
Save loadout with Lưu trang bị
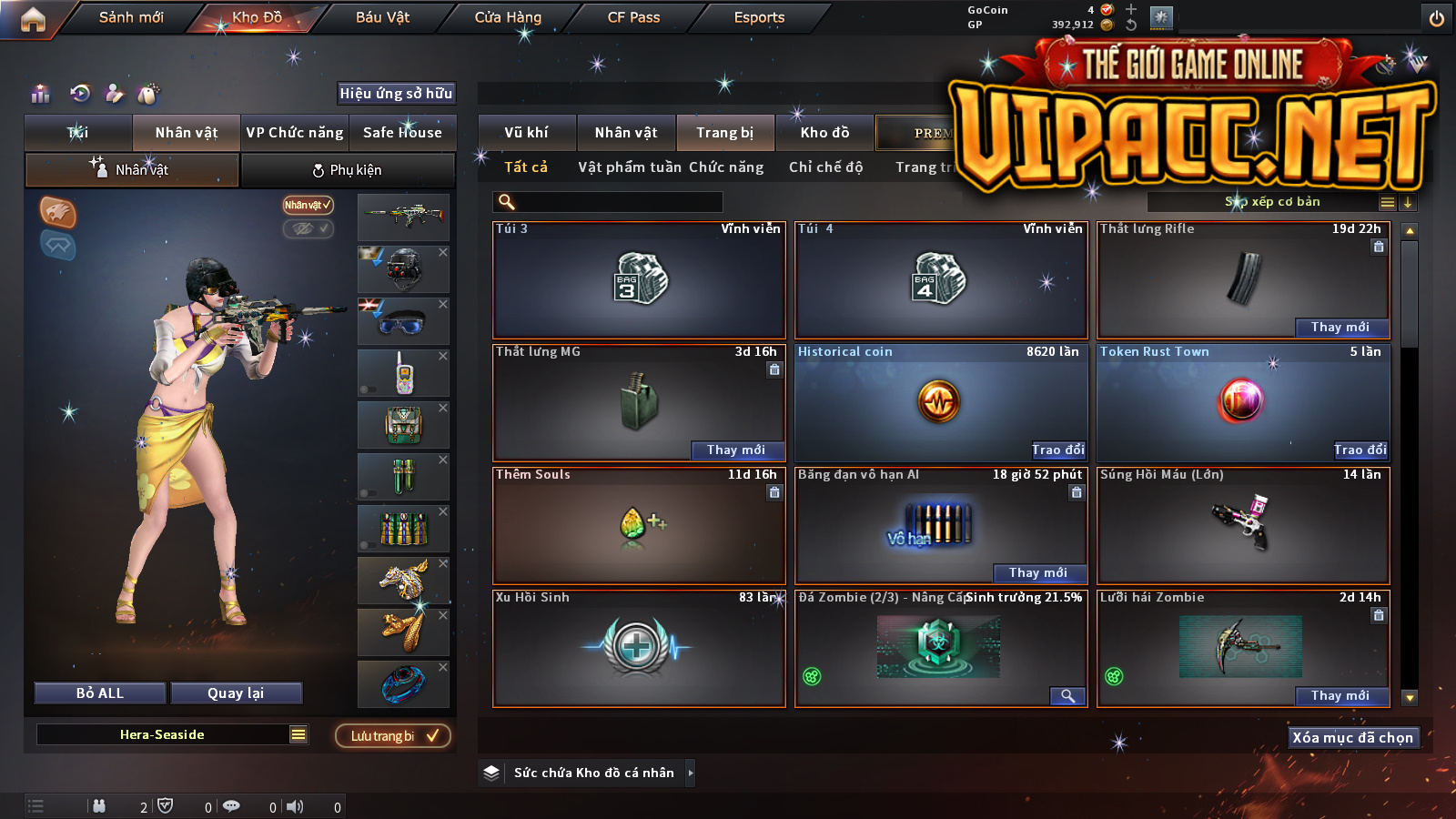[x=393, y=736]
